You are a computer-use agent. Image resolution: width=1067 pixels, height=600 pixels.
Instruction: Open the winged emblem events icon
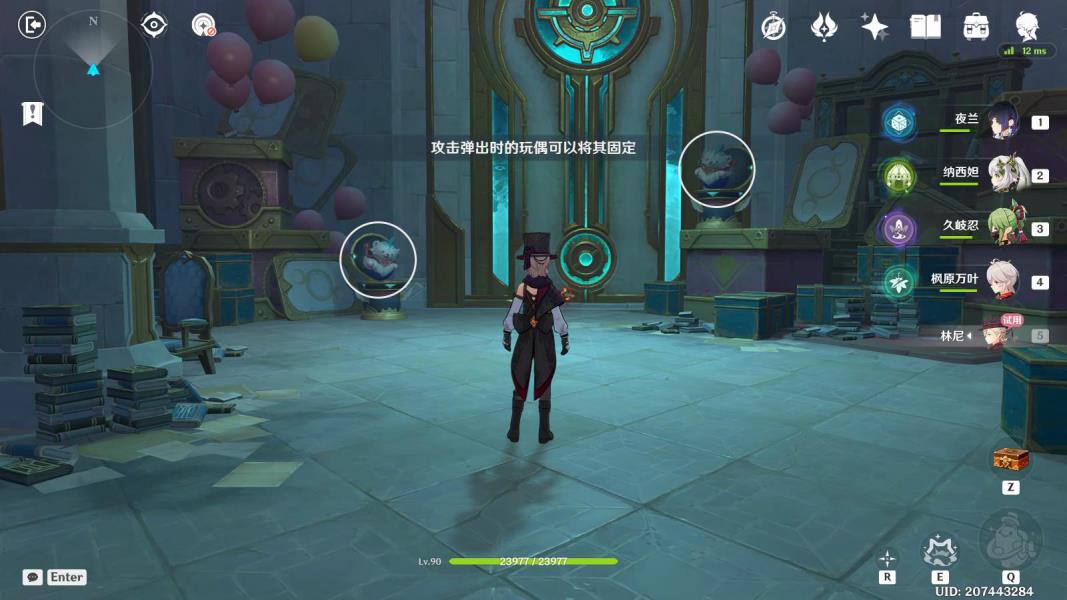(823, 27)
